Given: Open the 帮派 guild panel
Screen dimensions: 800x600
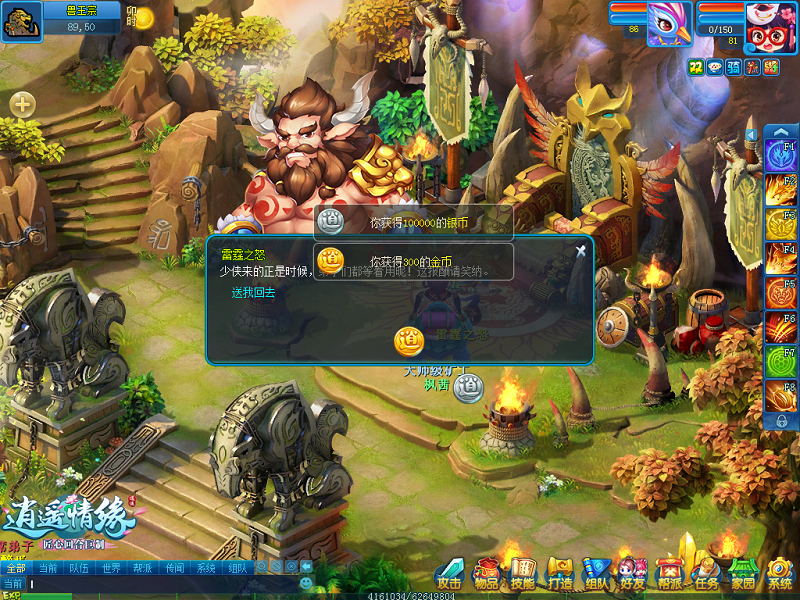Looking at the screenshot, I should pos(668,573).
